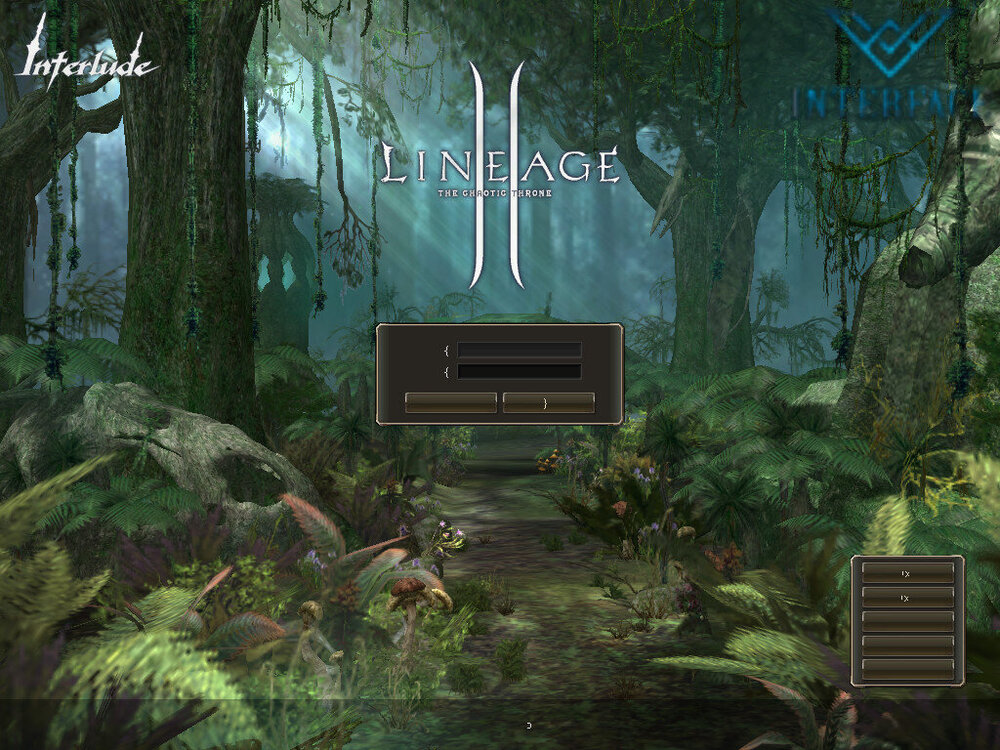Choose the right login box button with bracket glyph

[x=548, y=402]
